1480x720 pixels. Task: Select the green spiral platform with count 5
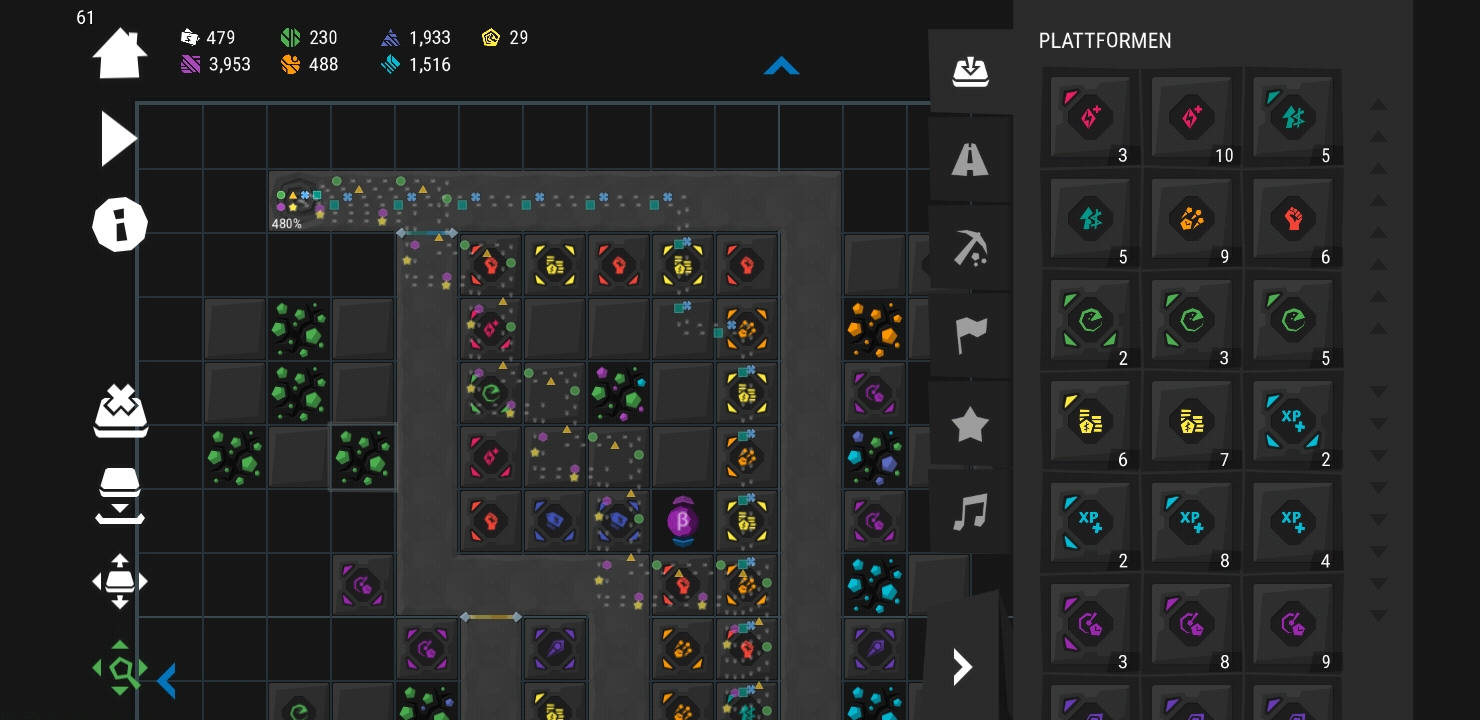click(x=1293, y=320)
